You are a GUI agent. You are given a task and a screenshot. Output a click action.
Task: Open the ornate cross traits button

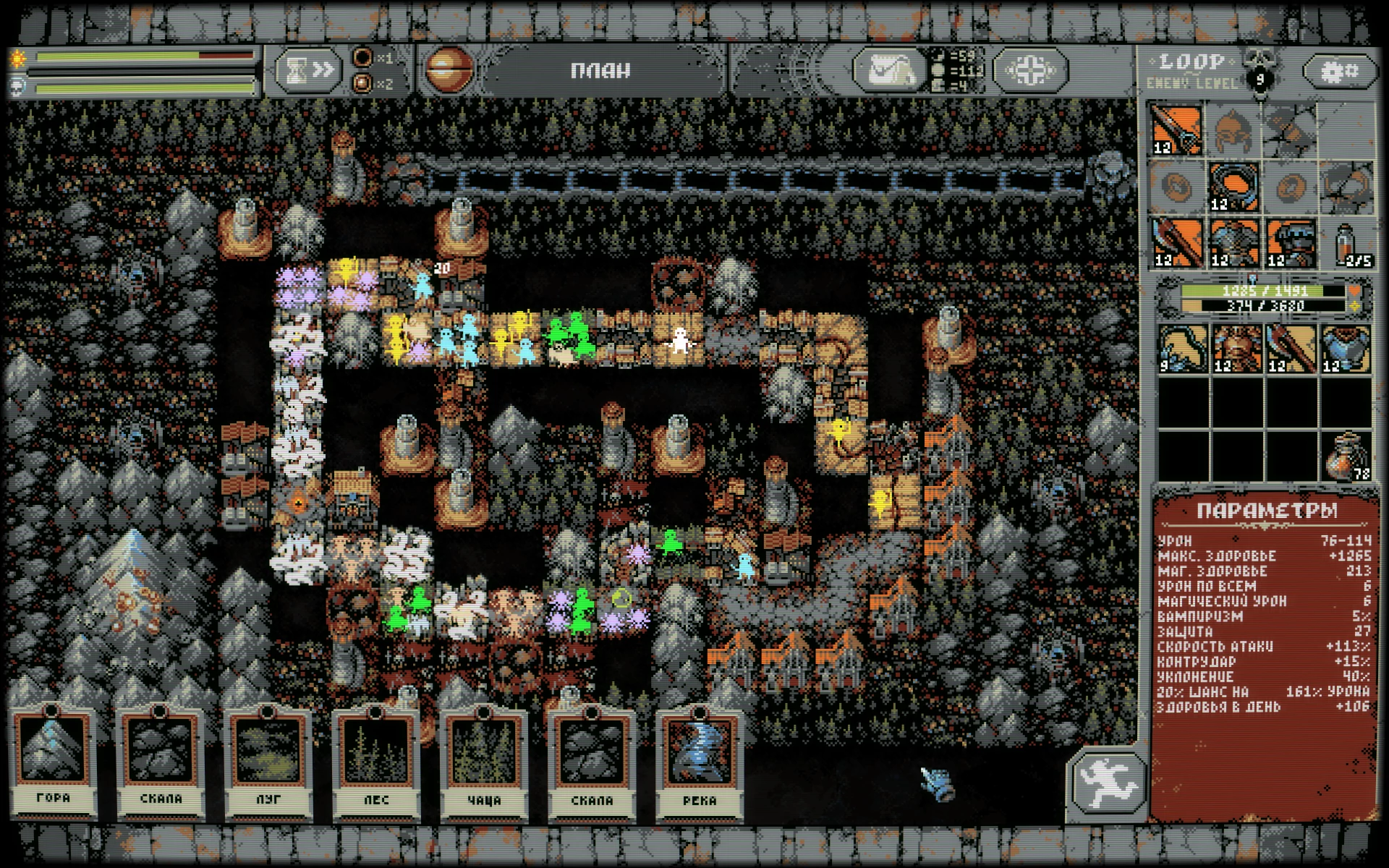pyautogui.click(x=1030, y=70)
